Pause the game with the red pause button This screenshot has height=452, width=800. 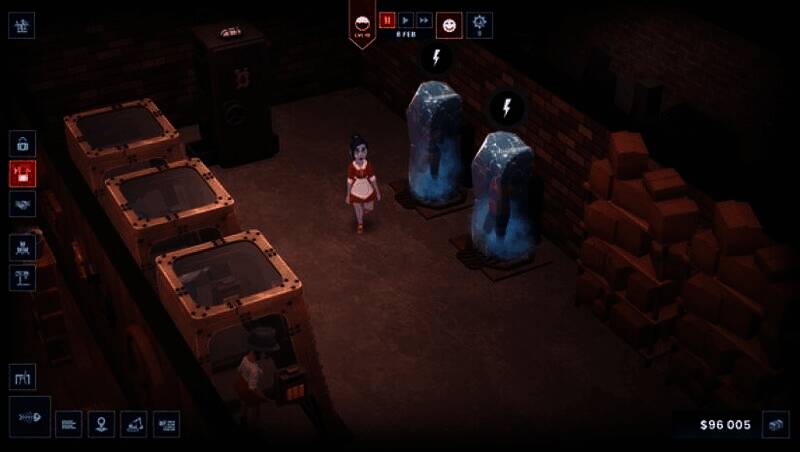click(x=387, y=20)
